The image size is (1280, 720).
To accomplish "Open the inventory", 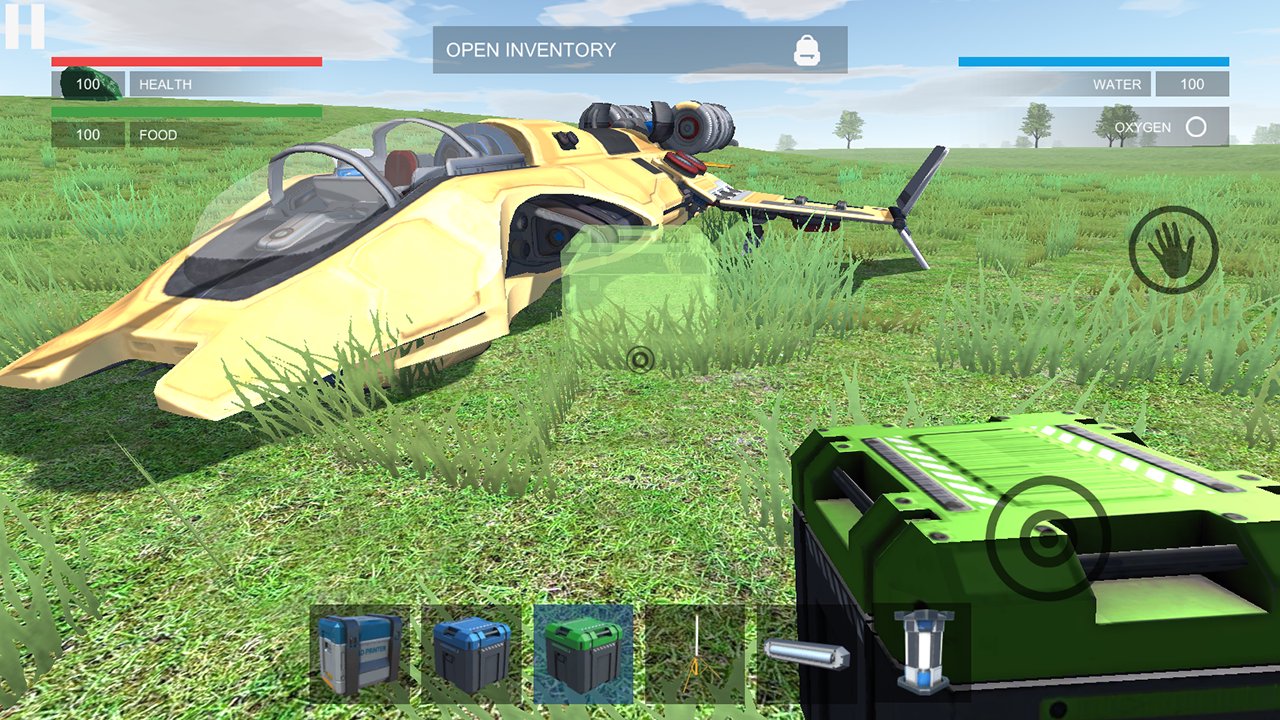I will [640, 50].
